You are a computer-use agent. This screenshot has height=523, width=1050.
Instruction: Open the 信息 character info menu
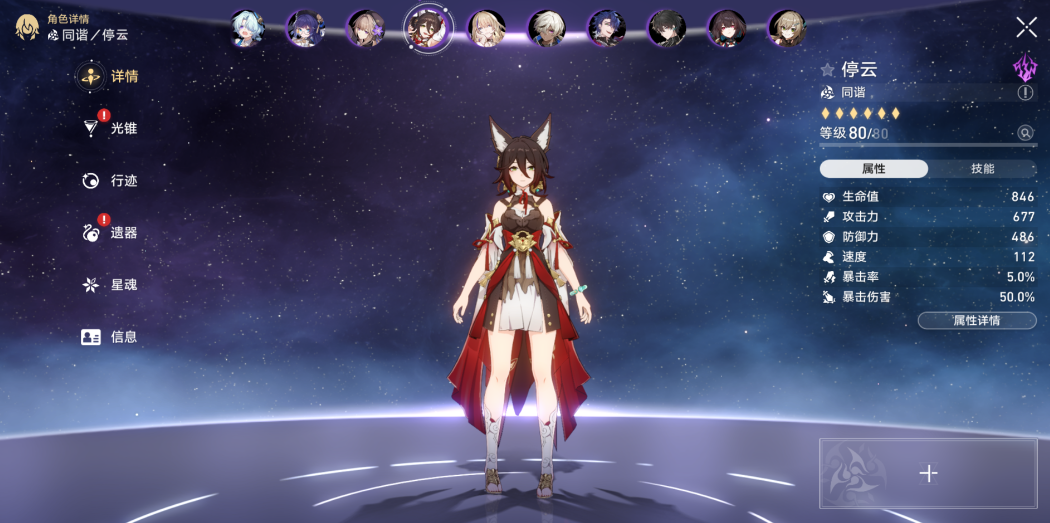(x=110, y=337)
